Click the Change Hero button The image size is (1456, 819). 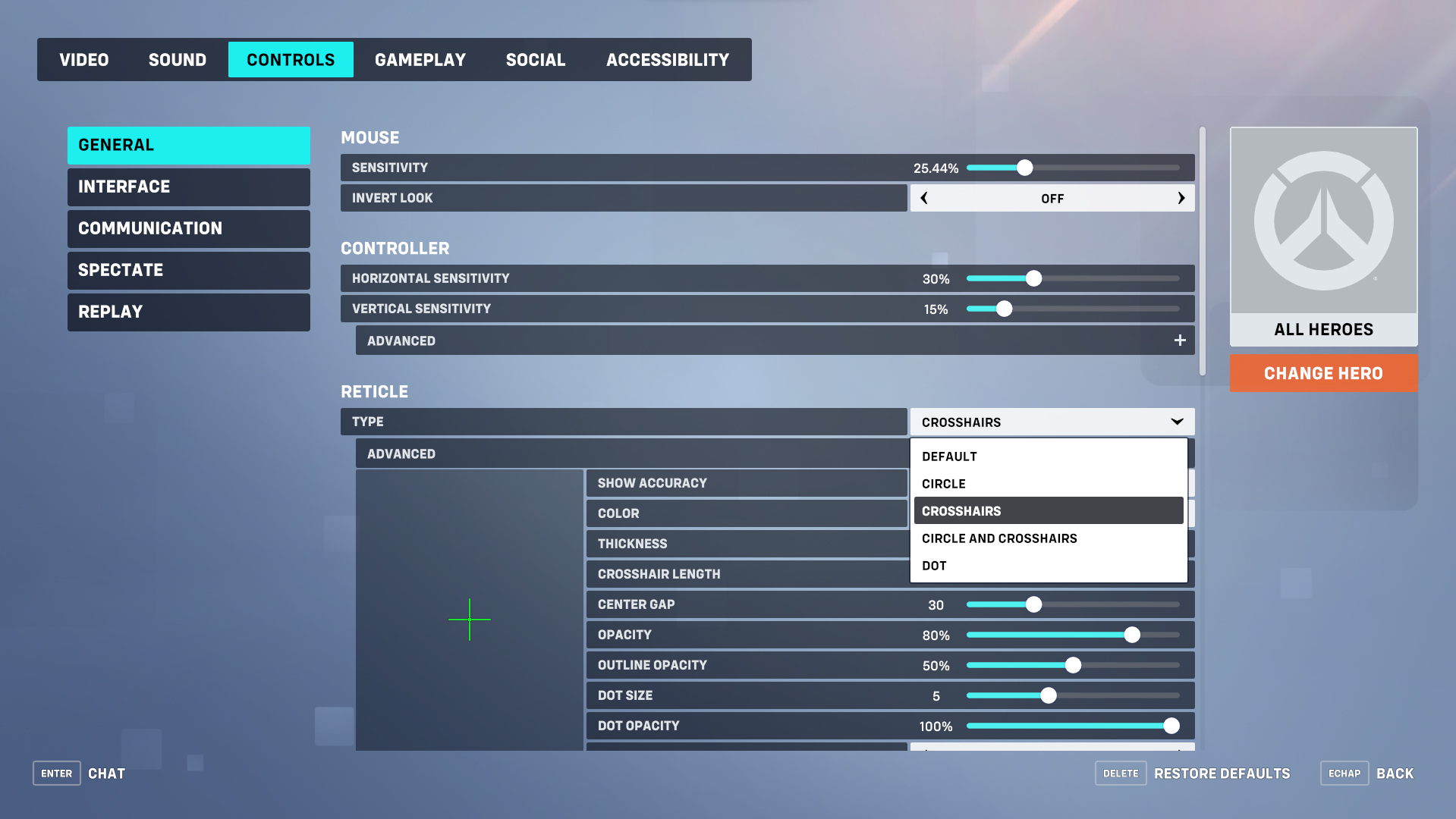[x=1323, y=373]
